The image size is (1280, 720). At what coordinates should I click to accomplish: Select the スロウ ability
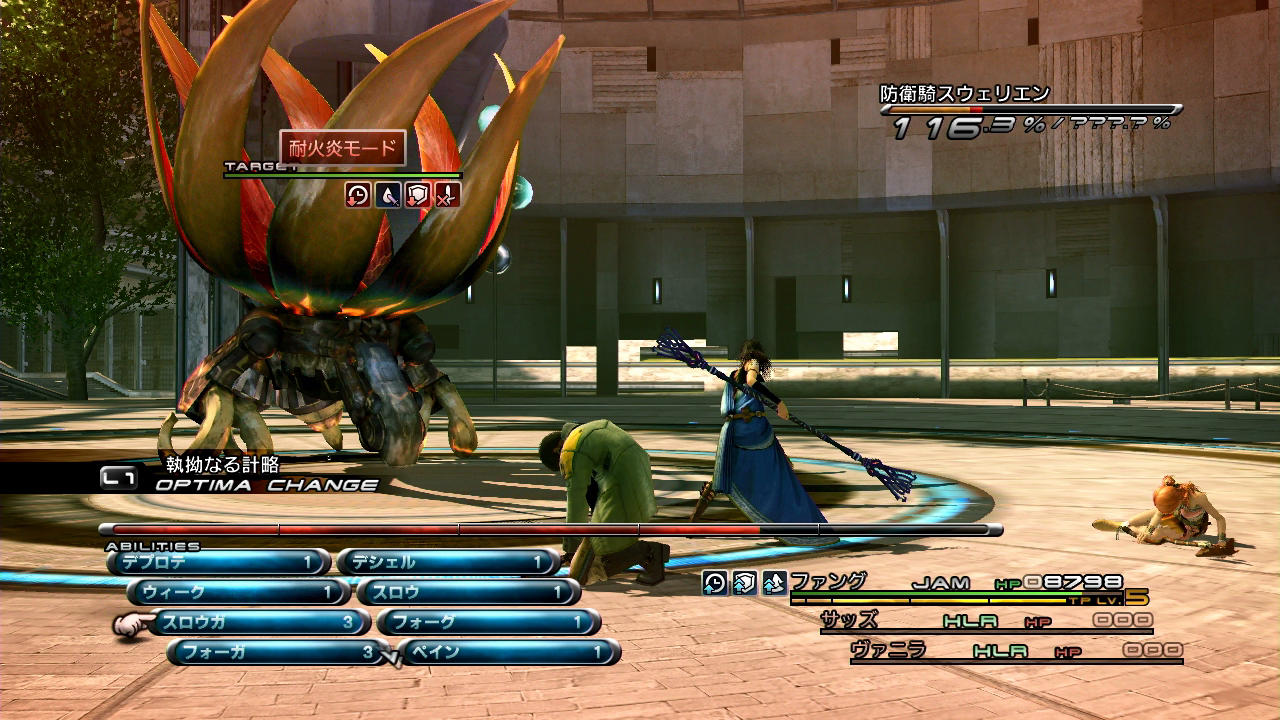tap(468, 593)
